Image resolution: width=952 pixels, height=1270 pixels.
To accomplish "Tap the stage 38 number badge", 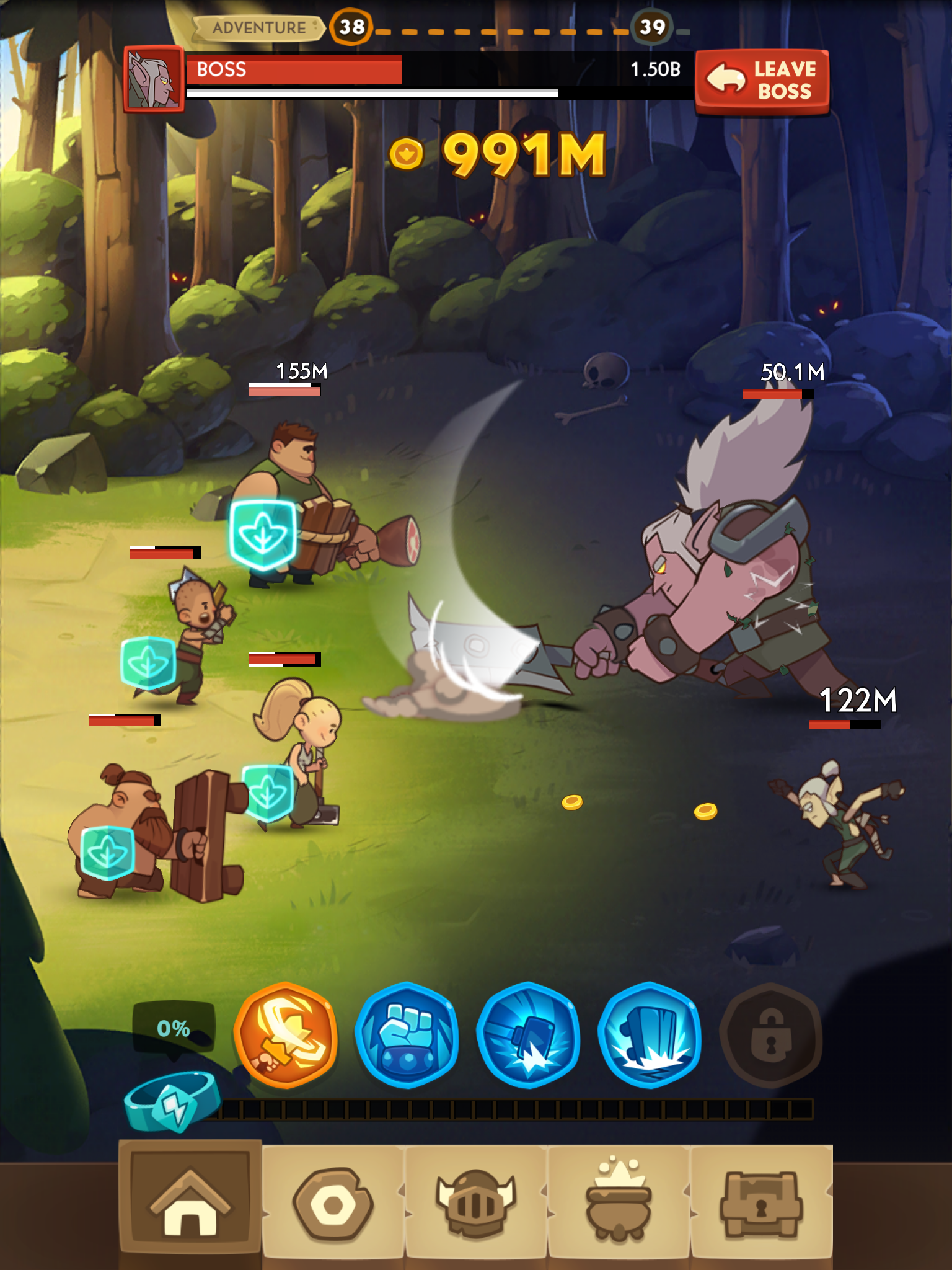I will (x=350, y=27).
